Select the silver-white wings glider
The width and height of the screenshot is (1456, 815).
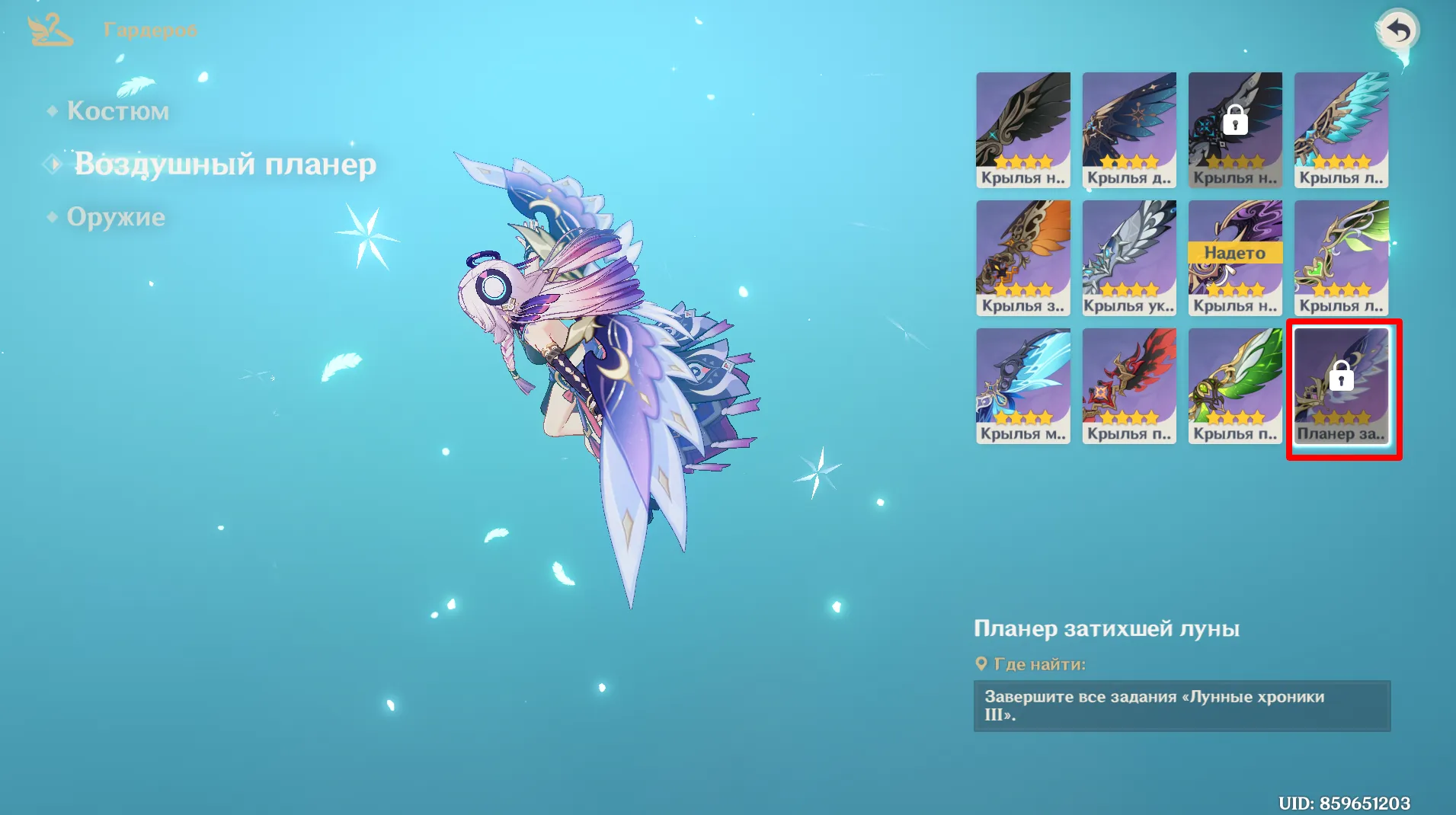pyautogui.click(x=1128, y=257)
